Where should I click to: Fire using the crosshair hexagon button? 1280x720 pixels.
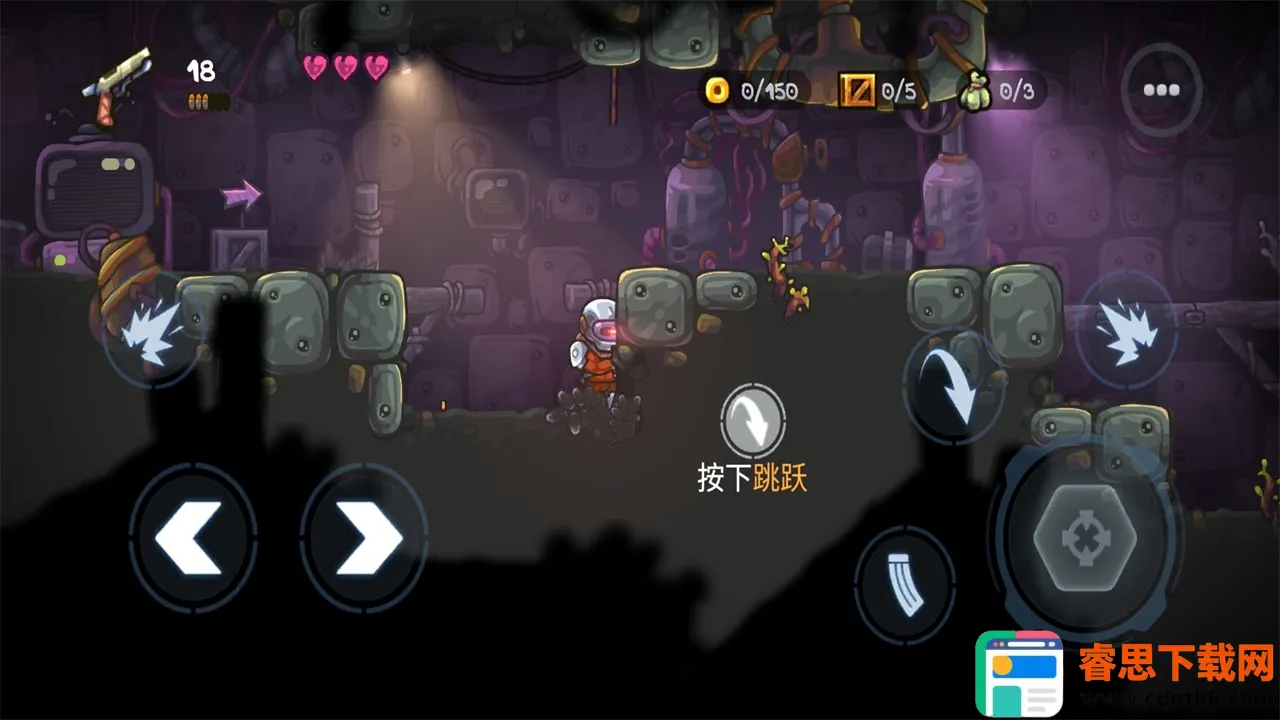point(1083,540)
